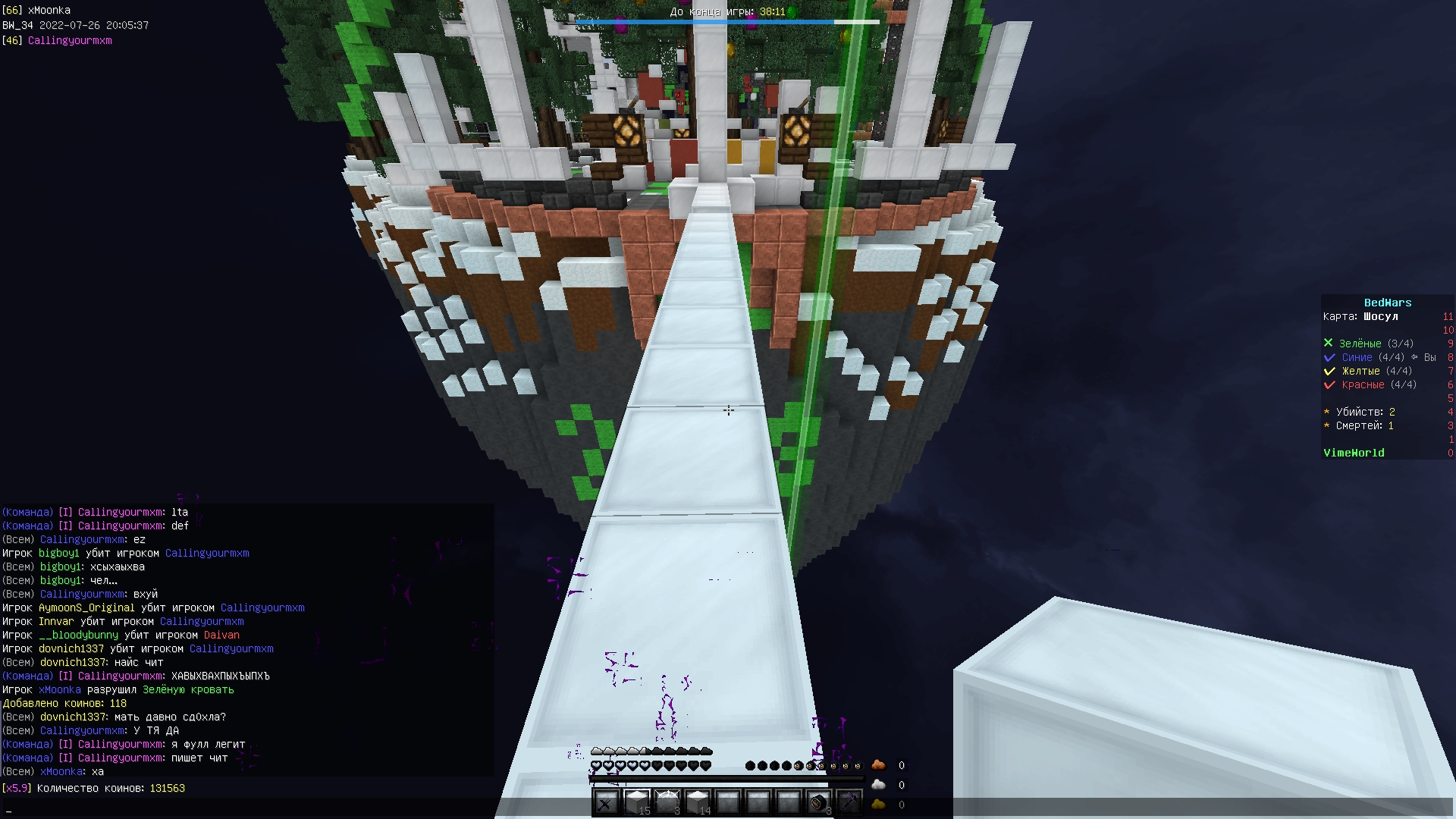
Task: Select the sword in the first hotbar slot
Action: pyautogui.click(x=606, y=800)
